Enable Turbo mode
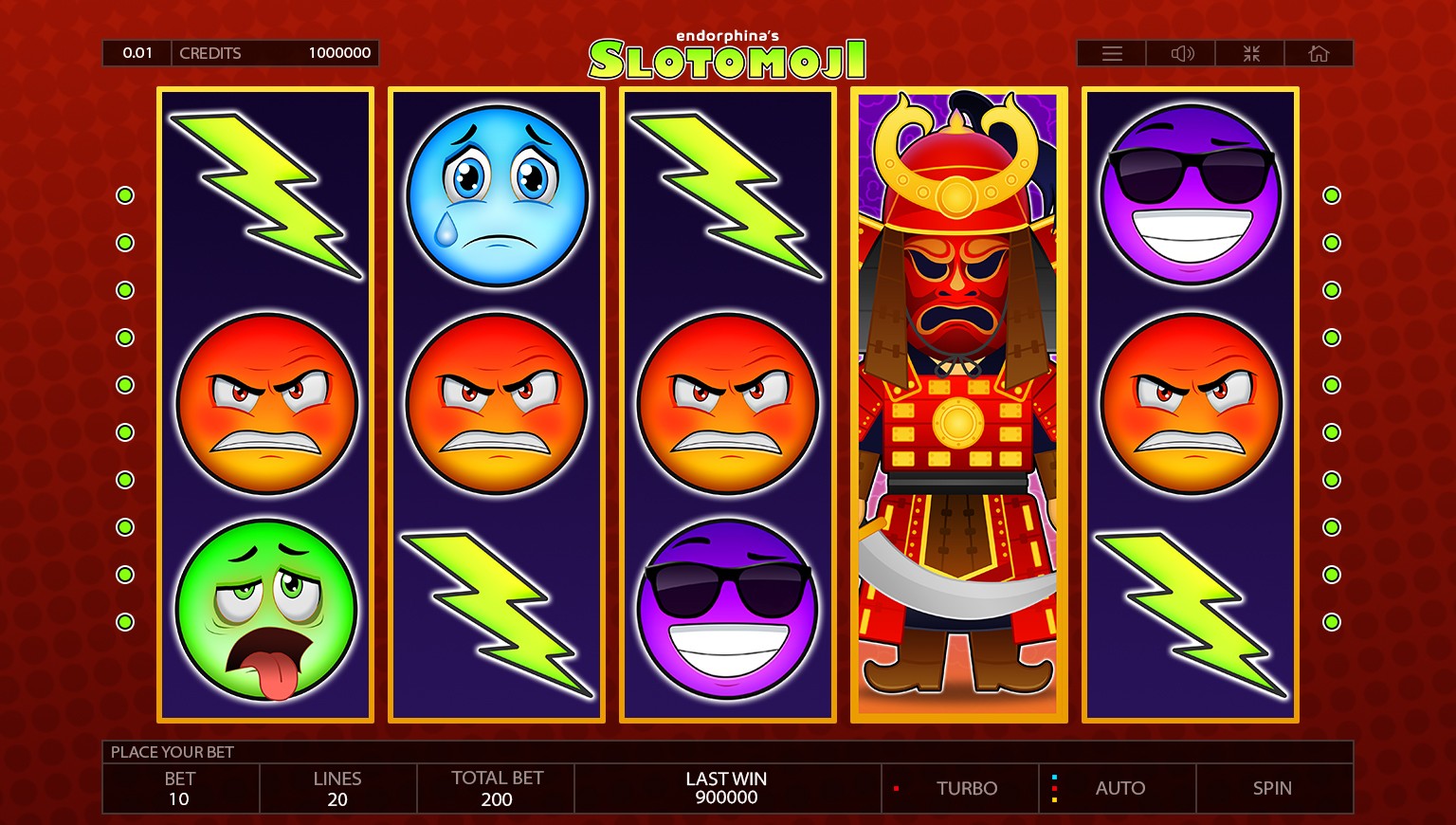This screenshot has height=825, width=1456. pos(967,788)
